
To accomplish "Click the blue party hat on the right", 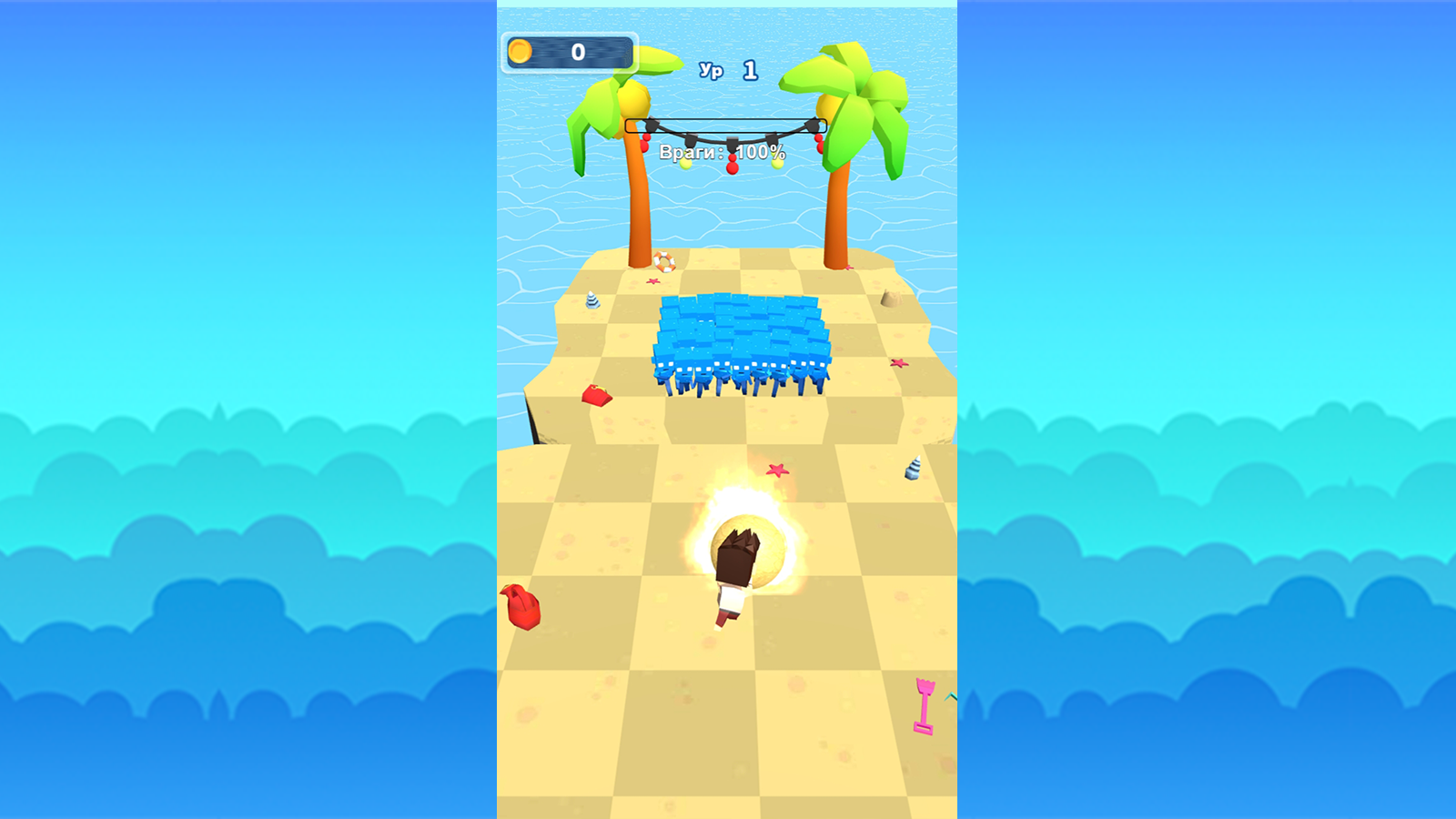I will tap(912, 466).
